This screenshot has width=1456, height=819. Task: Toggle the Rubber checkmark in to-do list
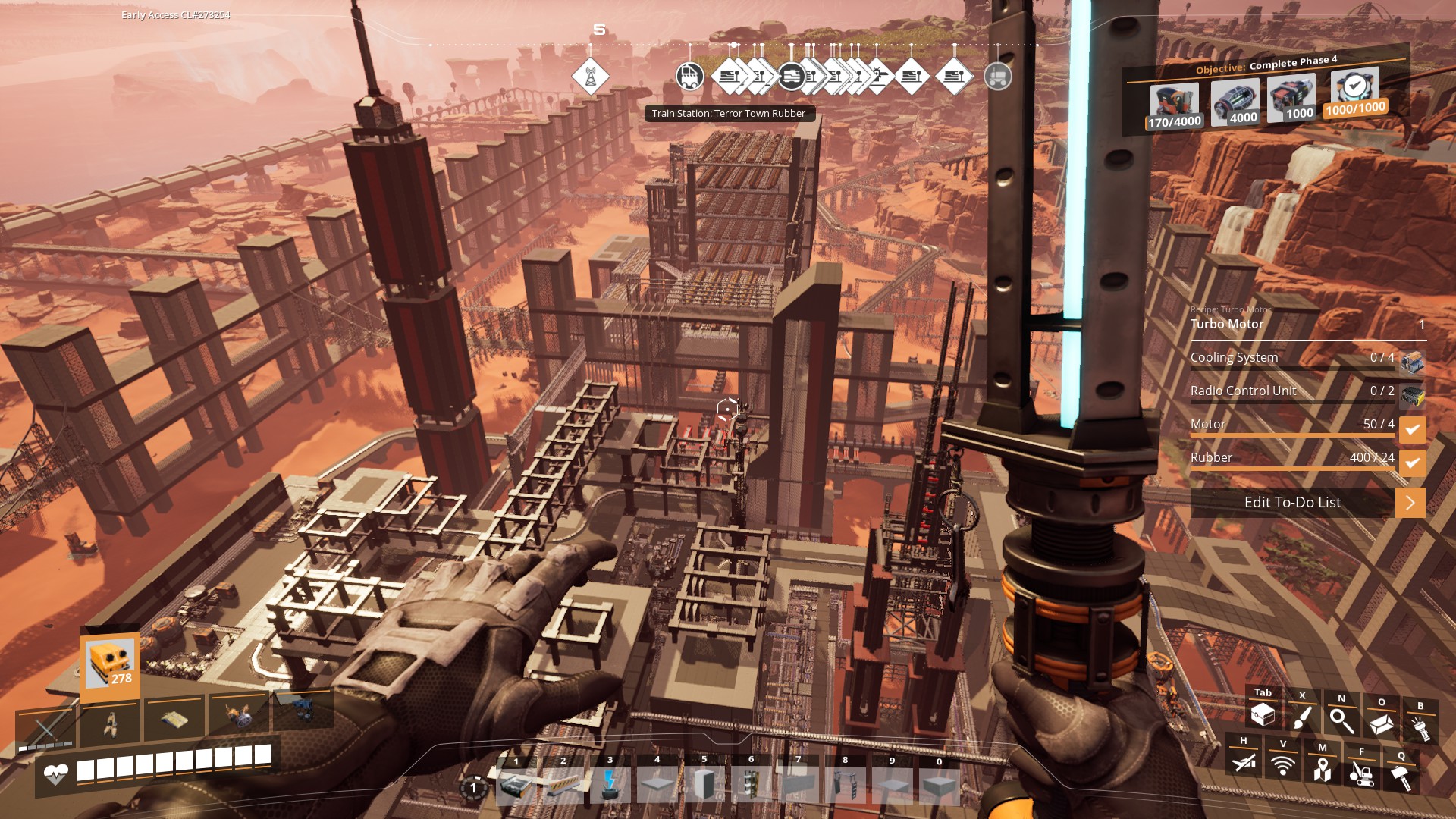(x=1412, y=462)
